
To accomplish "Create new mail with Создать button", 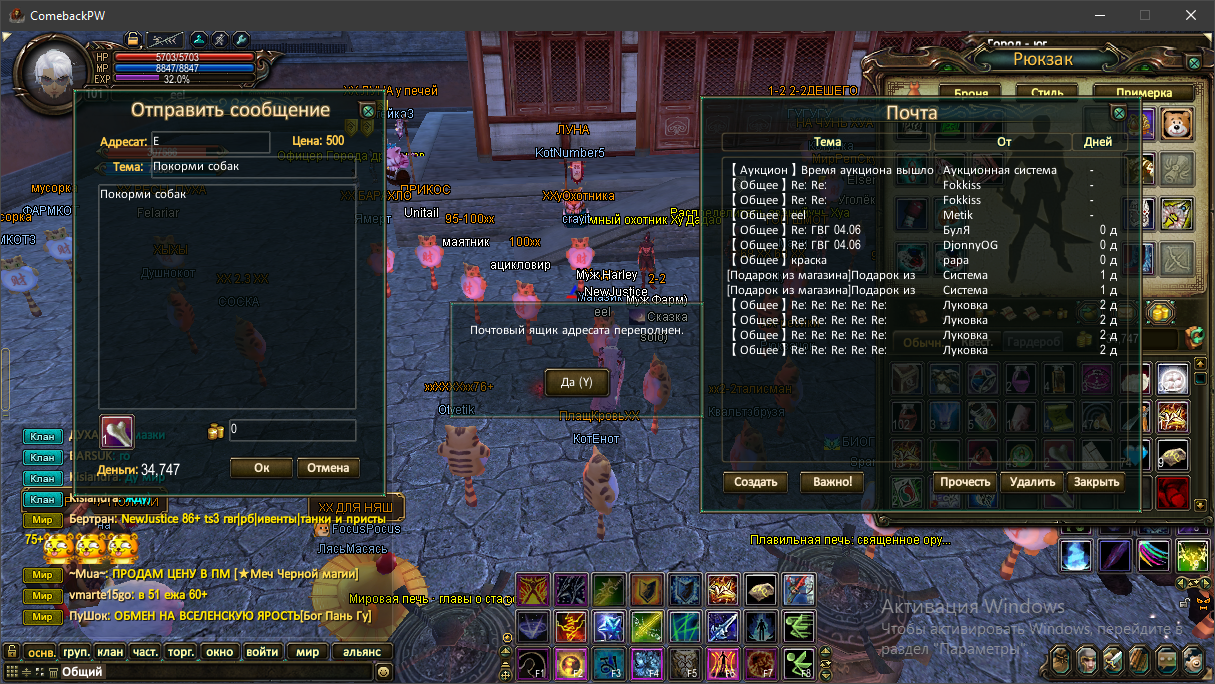I will point(756,482).
